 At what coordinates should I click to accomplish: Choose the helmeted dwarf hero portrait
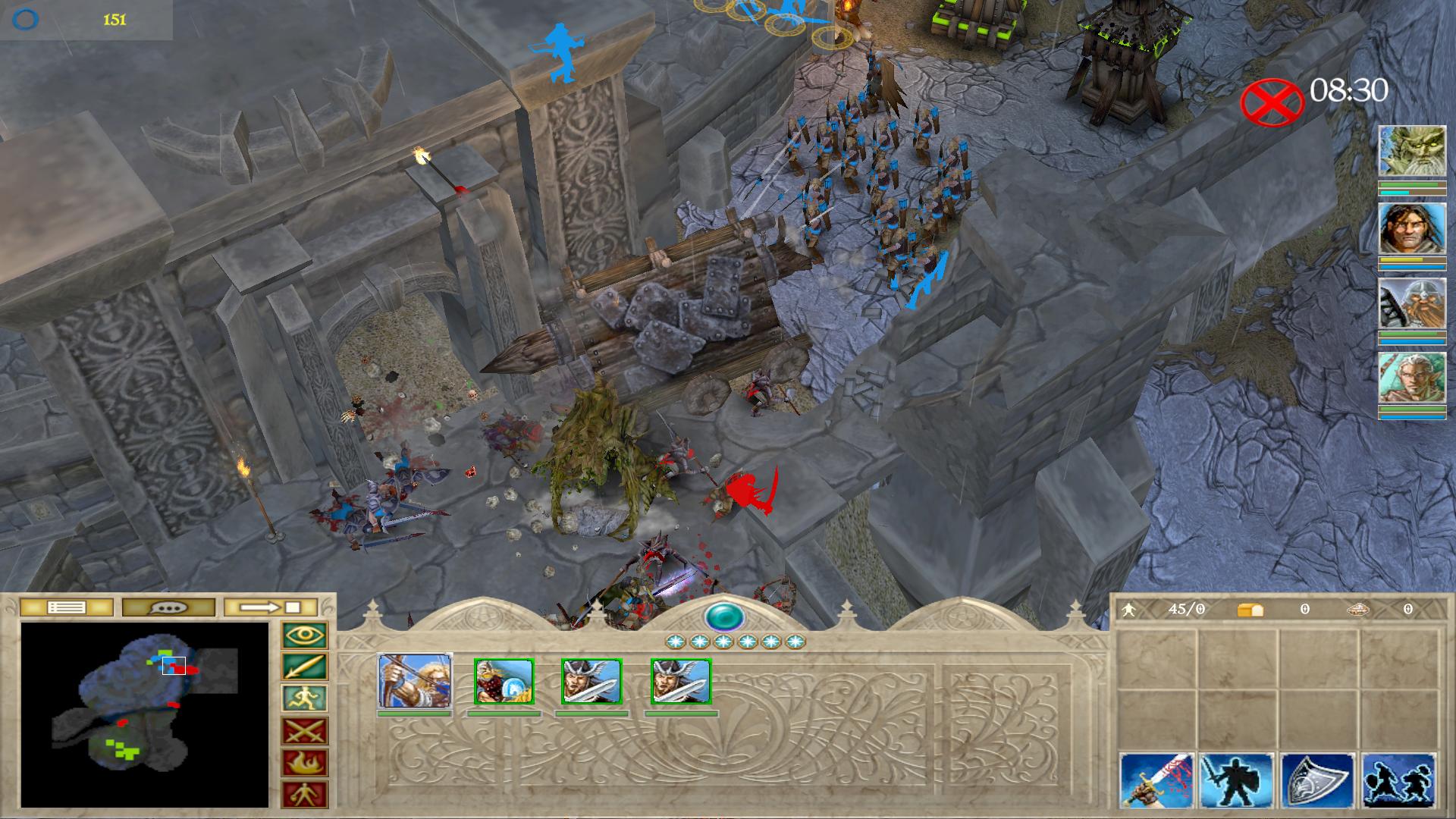tap(1411, 303)
